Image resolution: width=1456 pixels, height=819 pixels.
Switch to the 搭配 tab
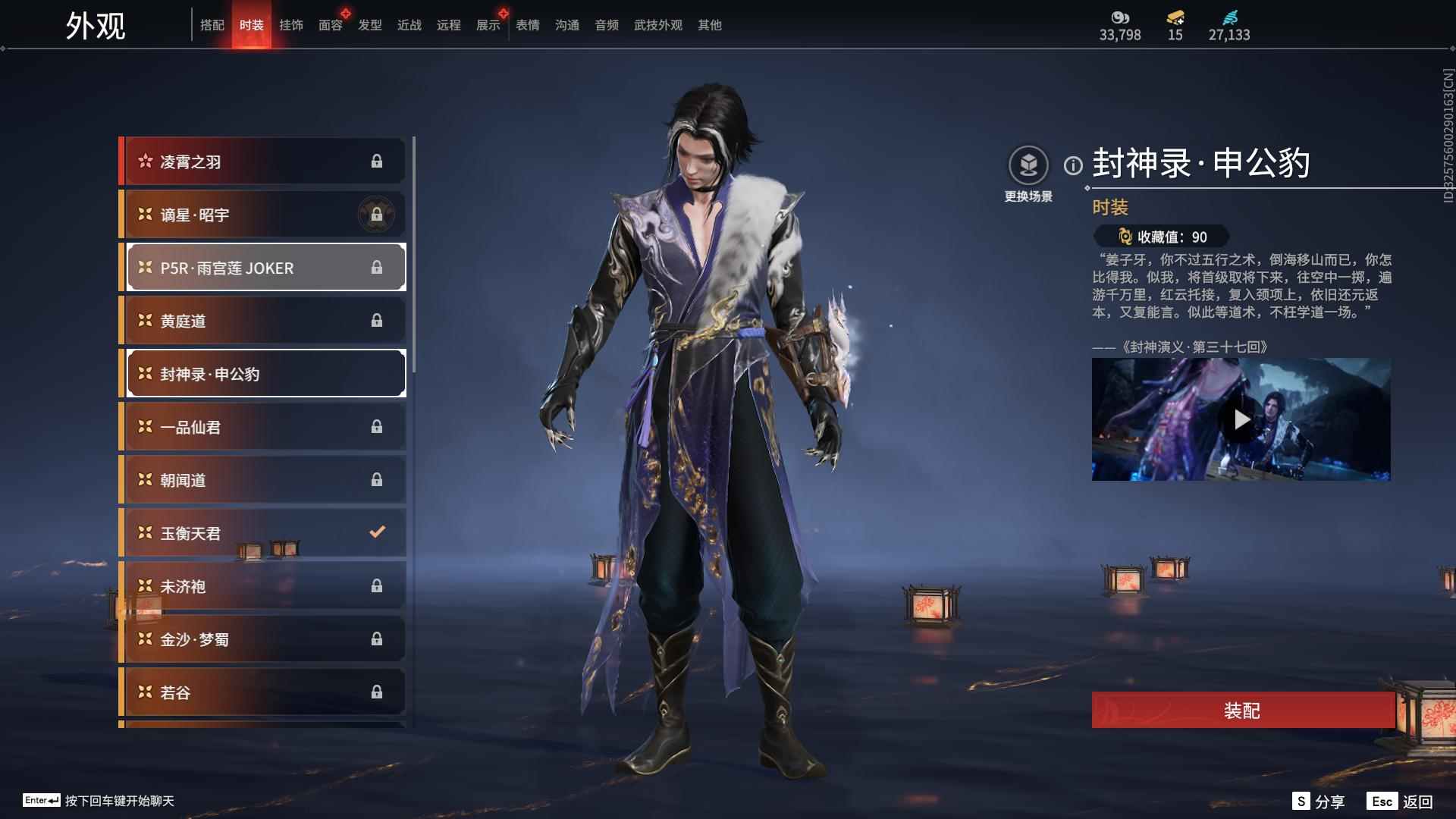click(x=212, y=26)
